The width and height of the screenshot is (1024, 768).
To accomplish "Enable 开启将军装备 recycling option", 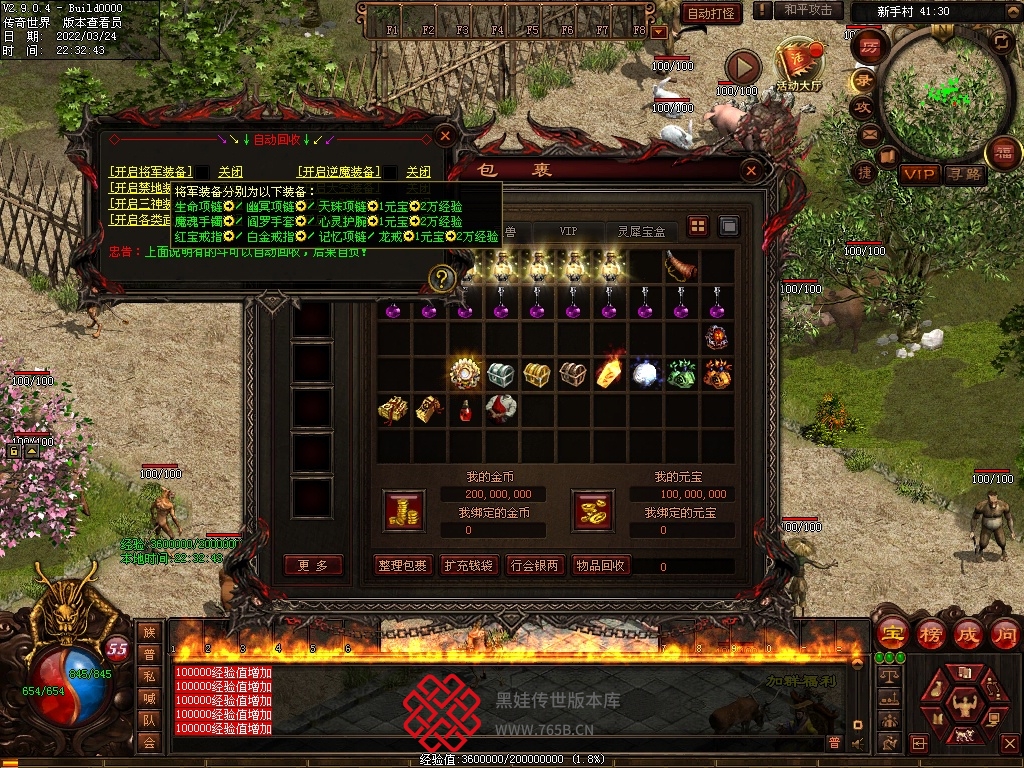I will tap(151, 171).
